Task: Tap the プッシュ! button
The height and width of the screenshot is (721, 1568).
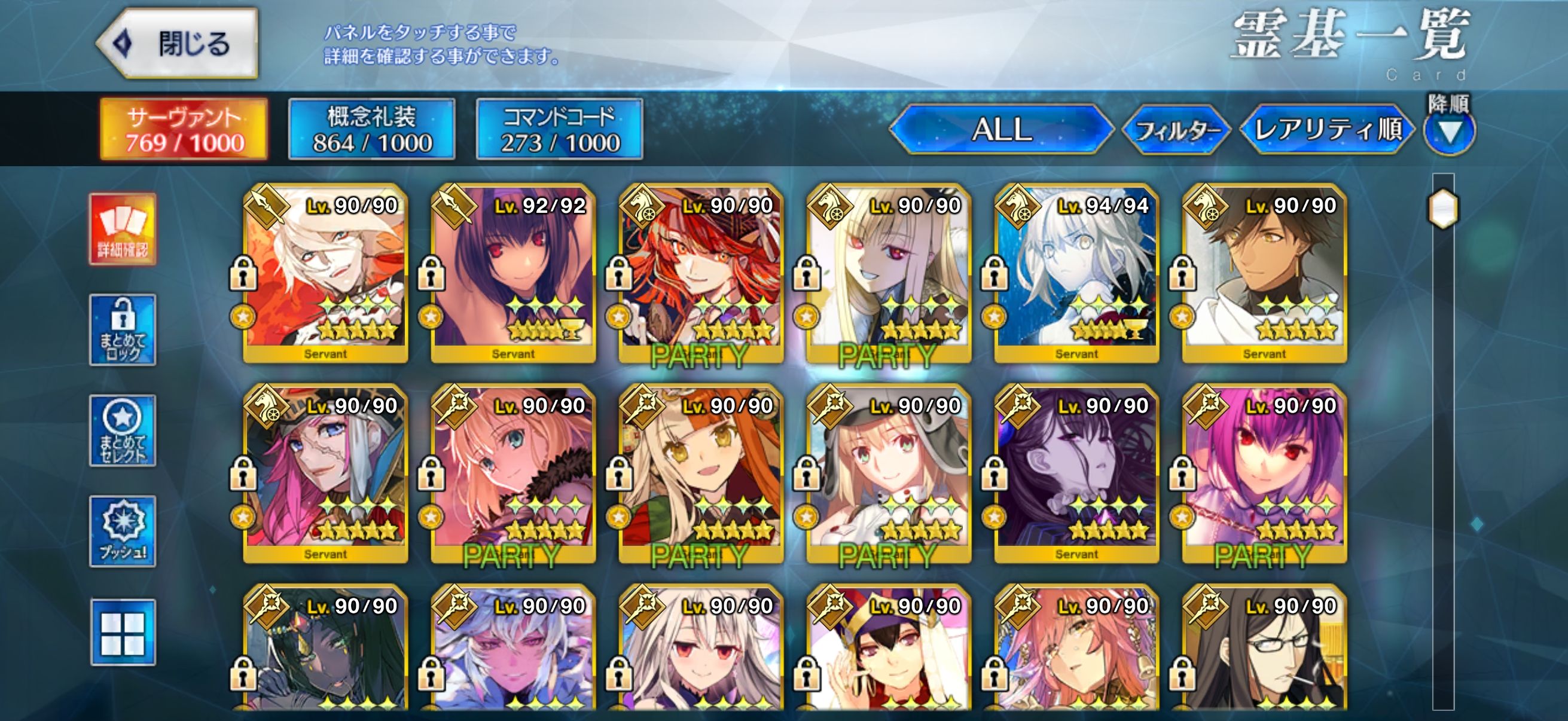Action: [x=123, y=531]
